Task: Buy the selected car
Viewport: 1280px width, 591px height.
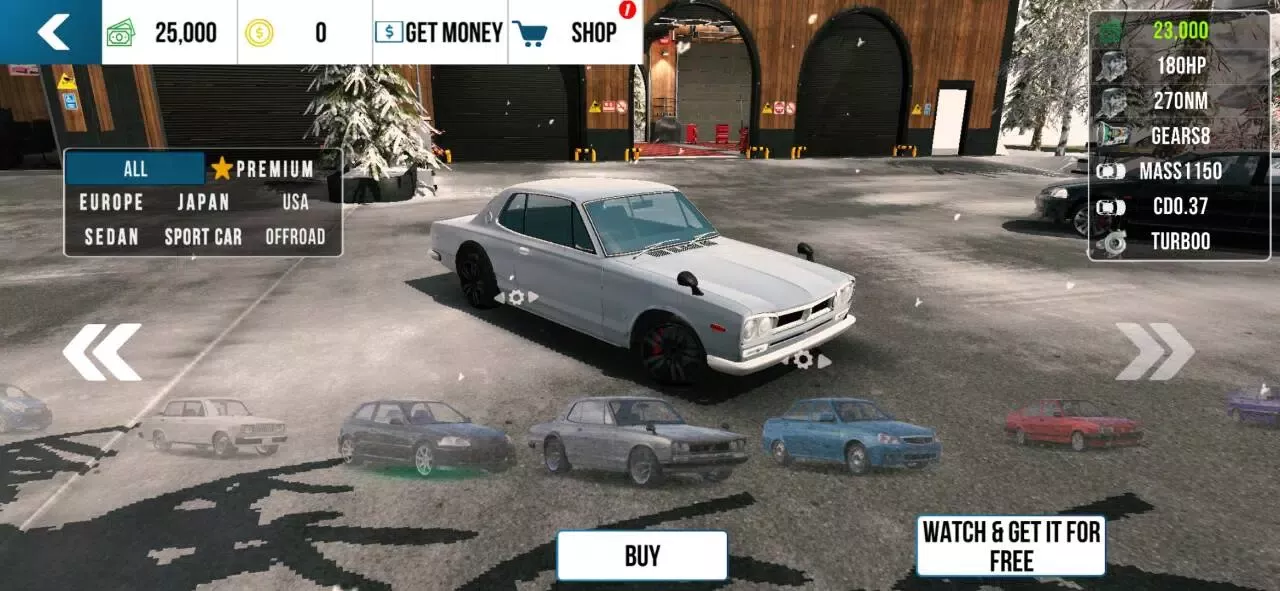Action: click(642, 556)
